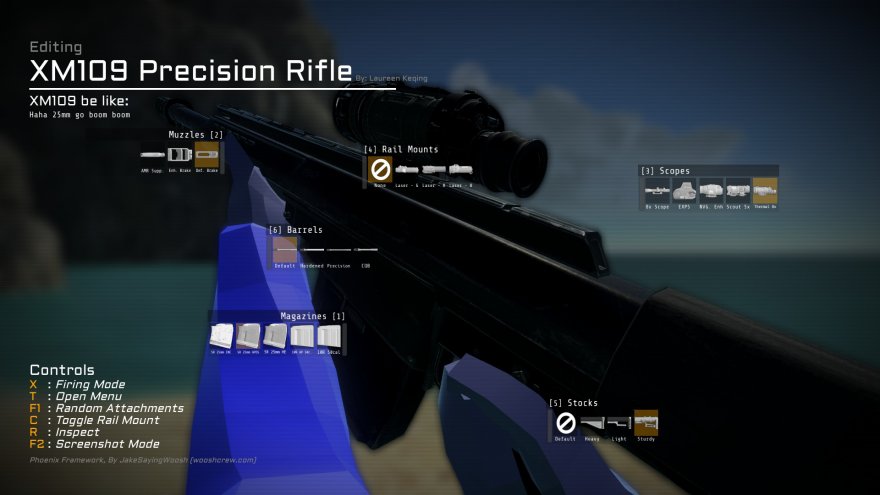Choose the 8x Scope attachment
Image resolution: width=880 pixels, height=495 pixels.
(x=657, y=190)
